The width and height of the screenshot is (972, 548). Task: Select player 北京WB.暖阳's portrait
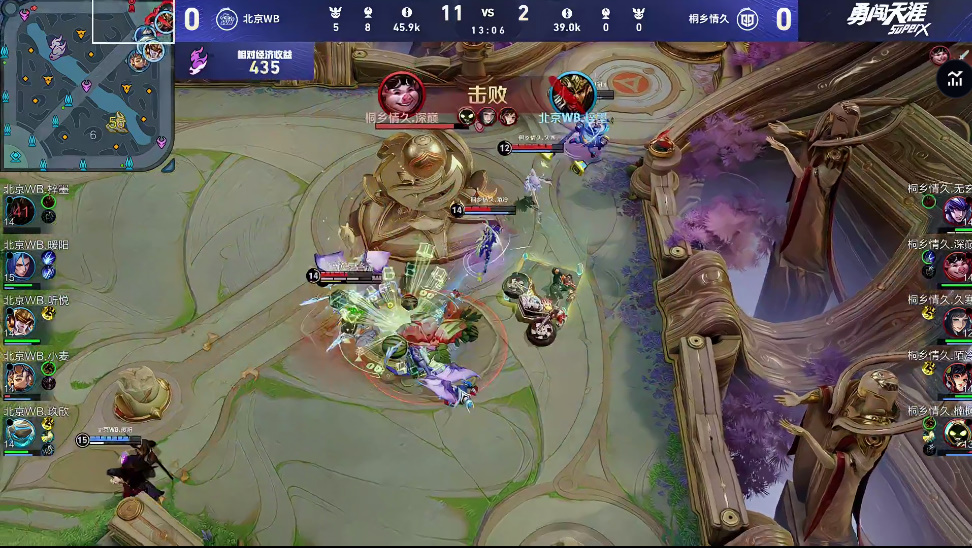[x=22, y=265]
